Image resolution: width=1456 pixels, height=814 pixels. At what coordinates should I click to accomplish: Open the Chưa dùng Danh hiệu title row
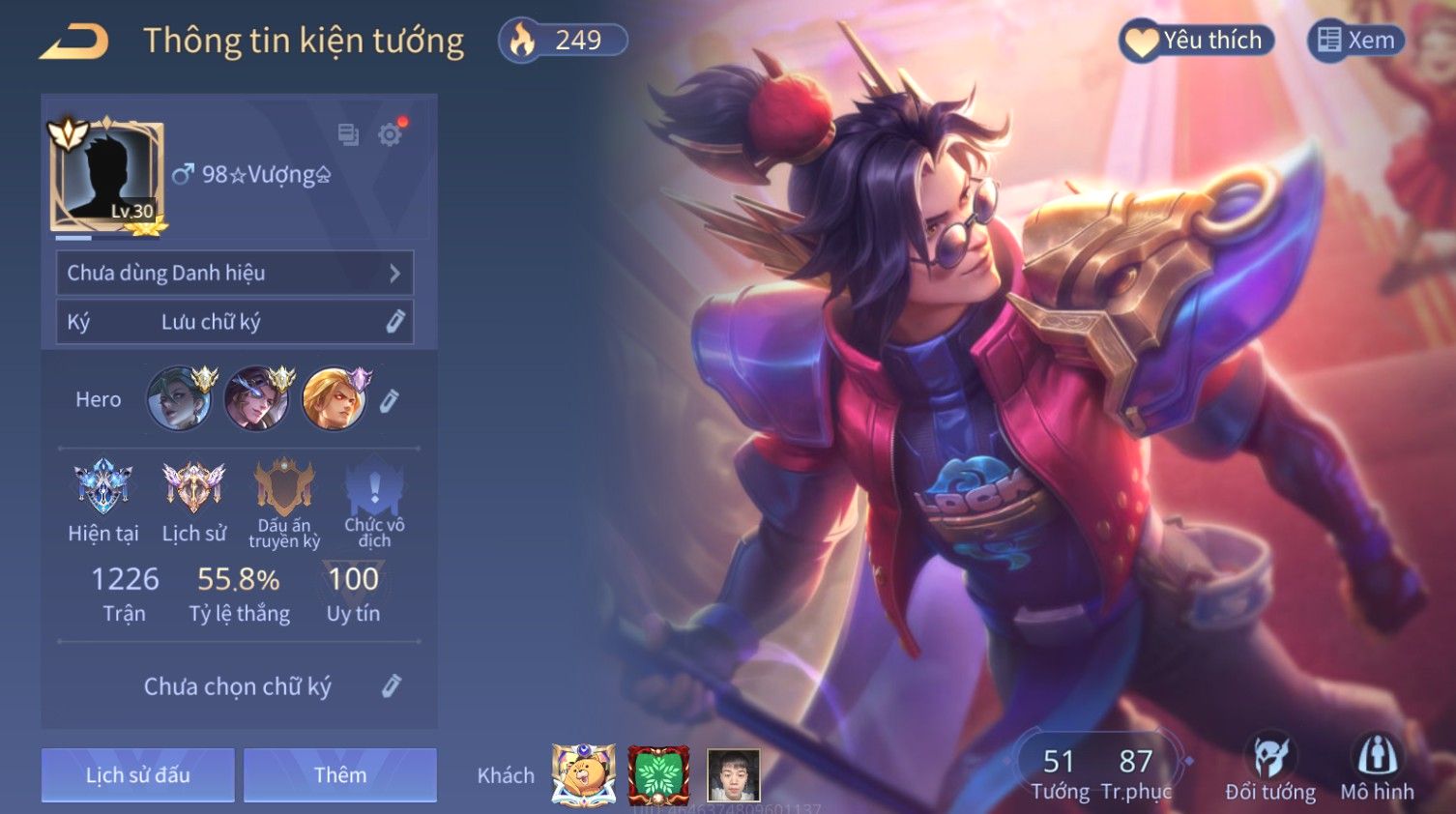[x=235, y=273]
